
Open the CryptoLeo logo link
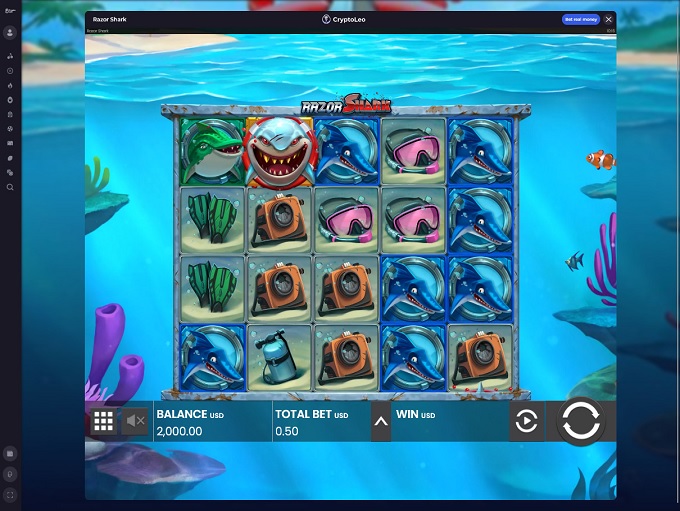pyautogui.click(x=344, y=19)
